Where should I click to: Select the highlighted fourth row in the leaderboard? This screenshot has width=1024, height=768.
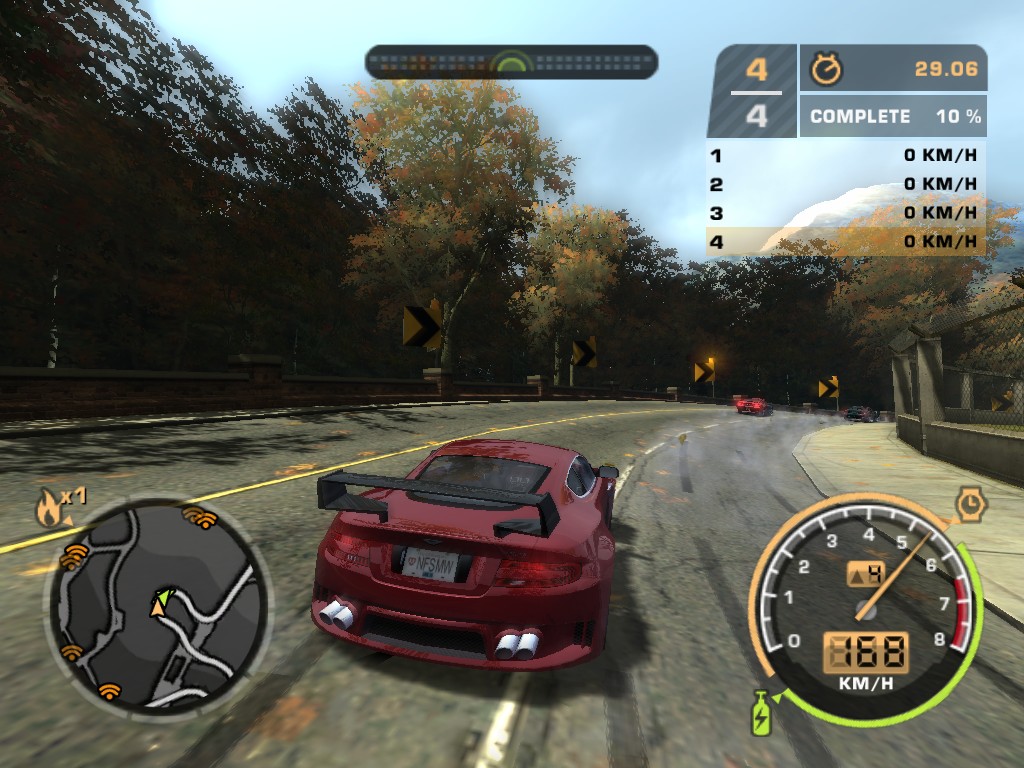point(845,241)
